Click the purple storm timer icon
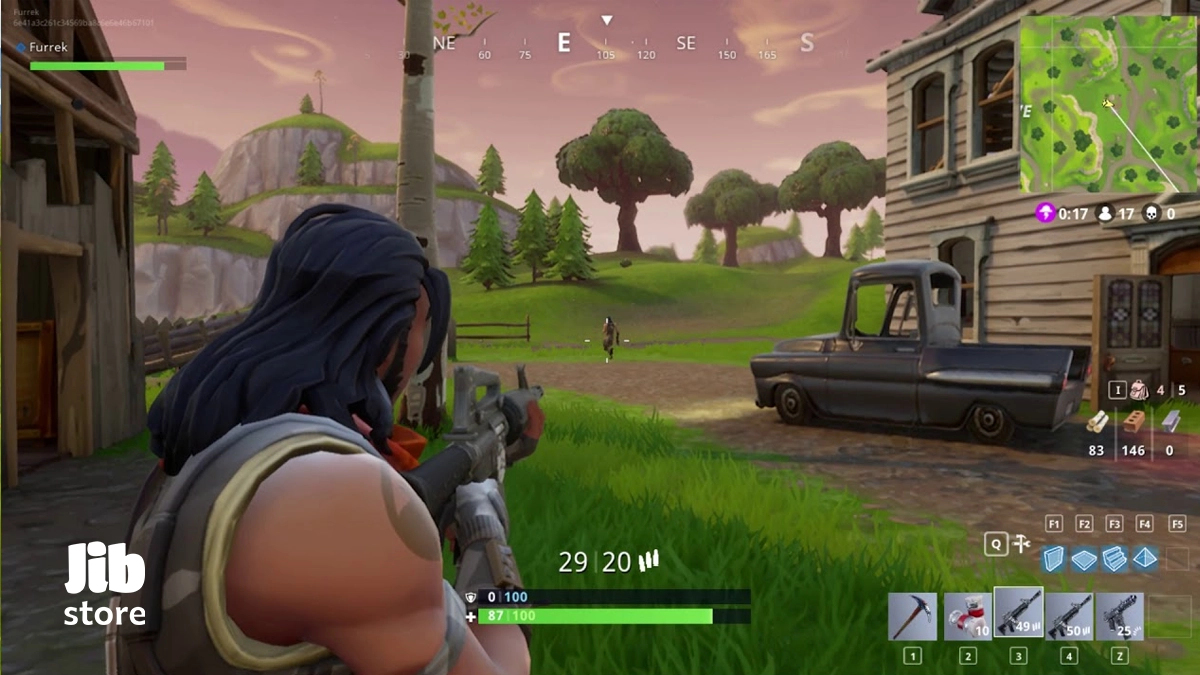The height and width of the screenshot is (675, 1200). click(1045, 212)
